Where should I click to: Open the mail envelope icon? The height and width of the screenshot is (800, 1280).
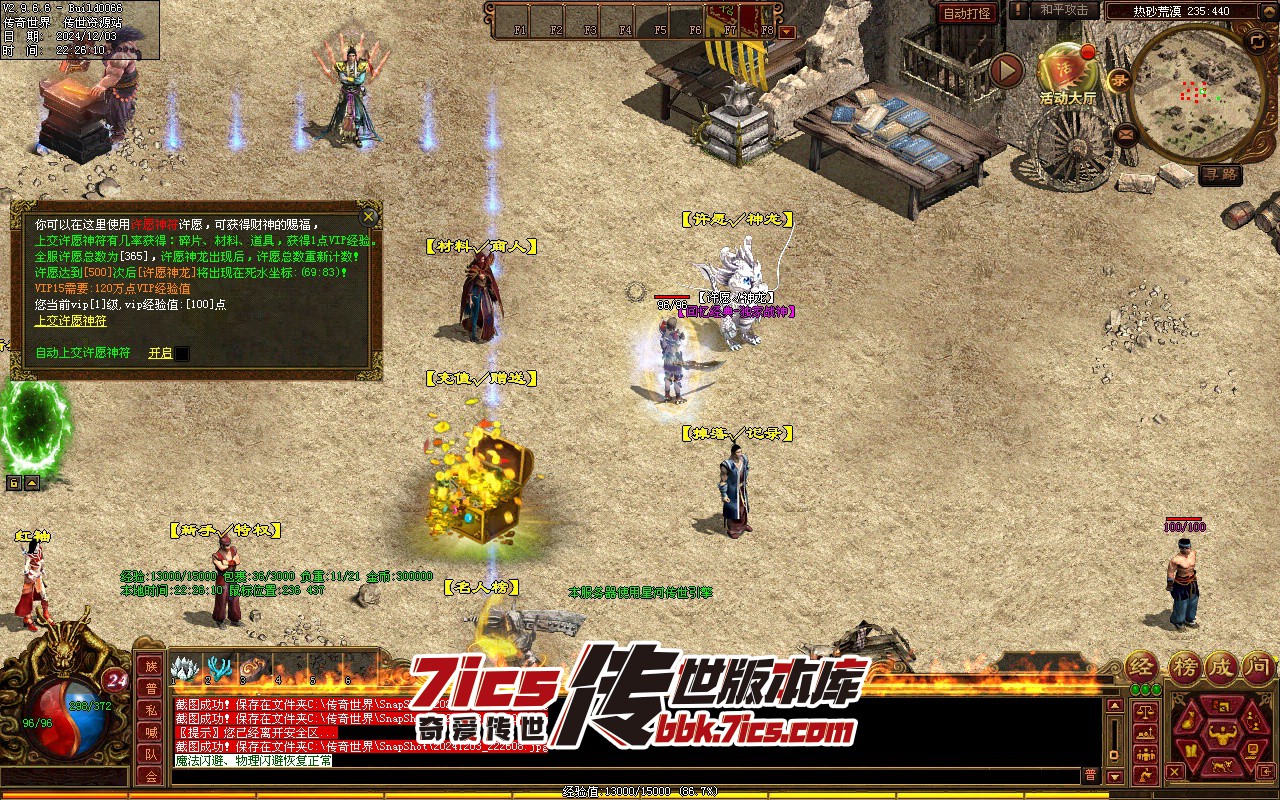click(1127, 133)
